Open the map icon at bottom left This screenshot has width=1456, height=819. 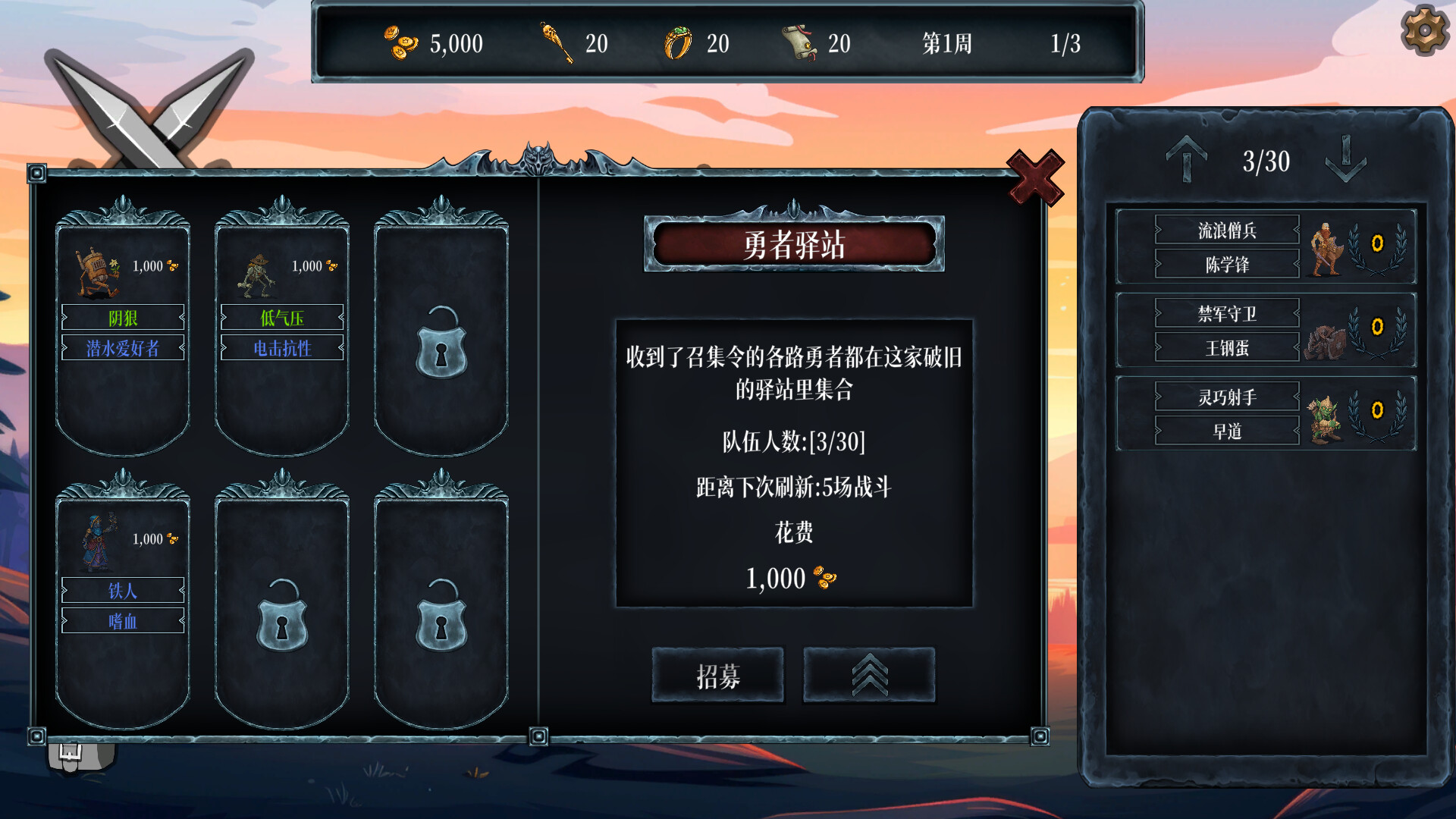pyautogui.click(x=77, y=755)
